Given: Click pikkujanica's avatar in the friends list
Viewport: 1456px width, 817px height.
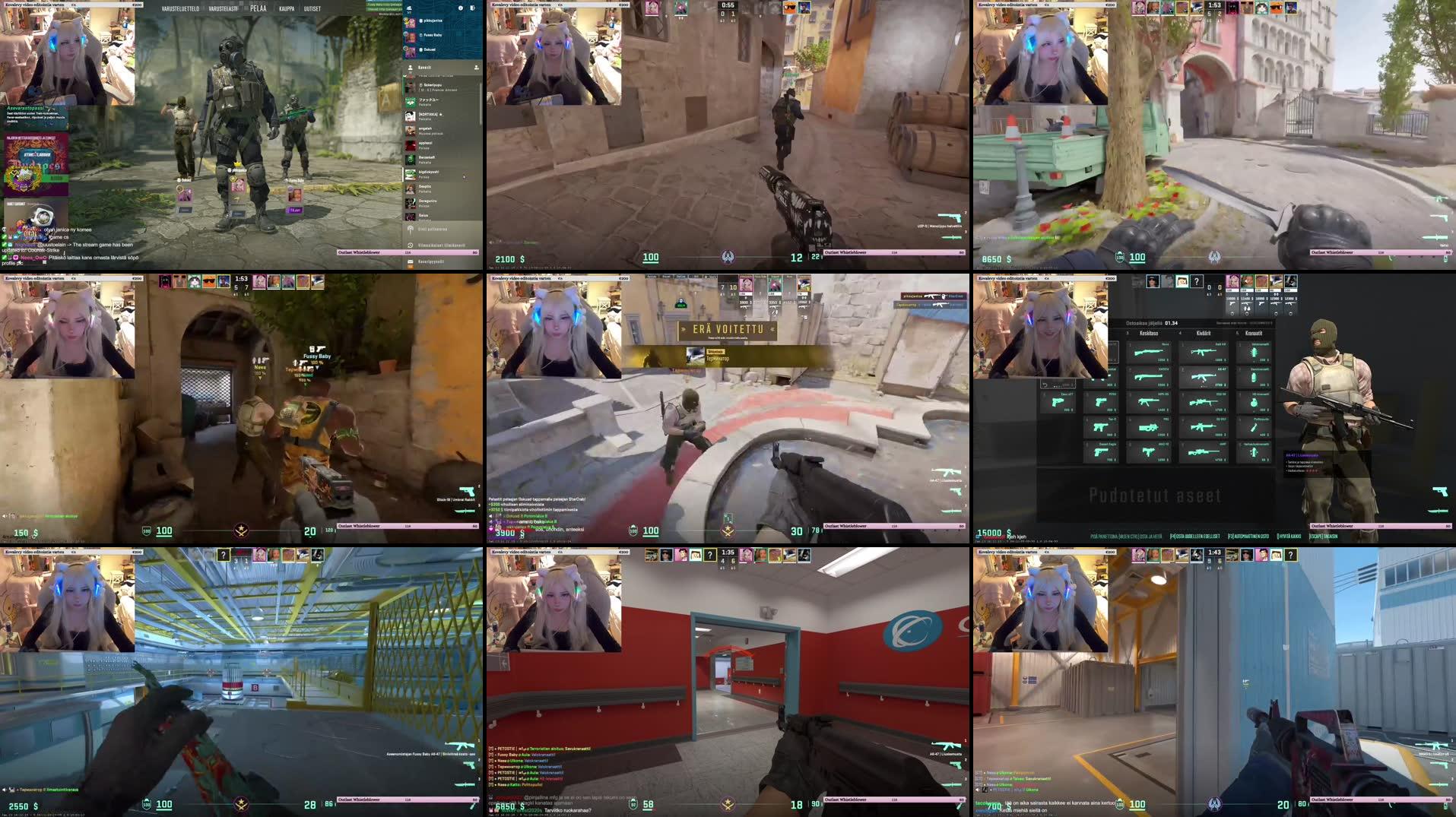Looking at the screenshot, I should pos(411,23).
